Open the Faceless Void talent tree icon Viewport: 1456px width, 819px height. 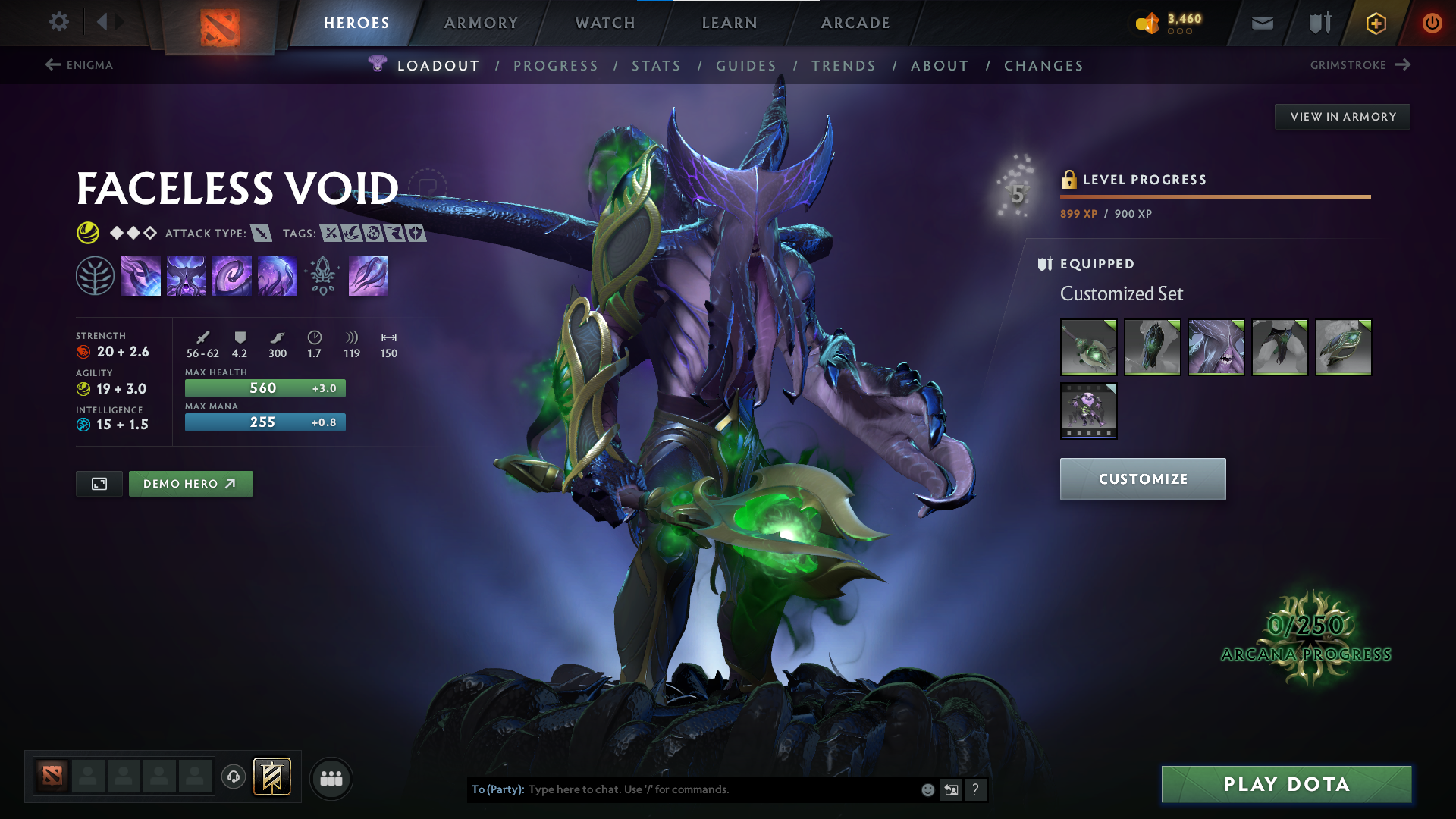[96, 275]
